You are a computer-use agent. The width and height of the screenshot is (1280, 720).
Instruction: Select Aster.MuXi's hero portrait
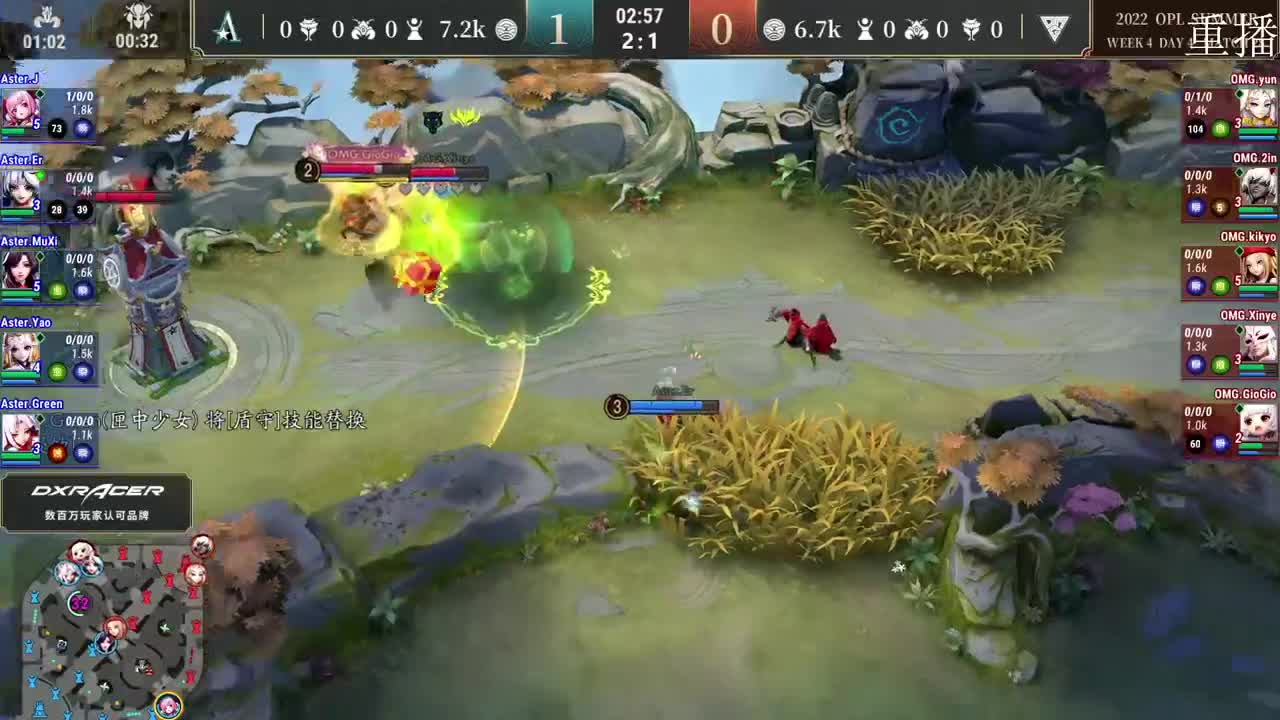[22, 267]
